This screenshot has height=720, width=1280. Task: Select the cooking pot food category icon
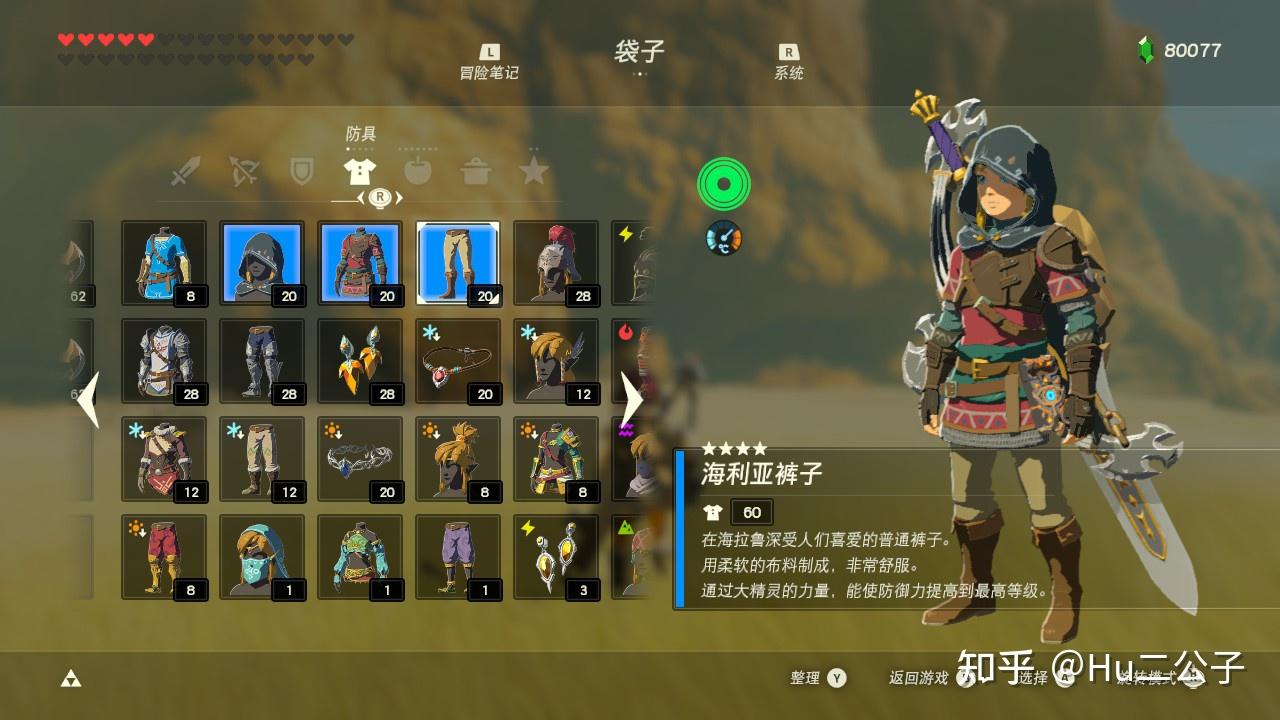point(477,172)
